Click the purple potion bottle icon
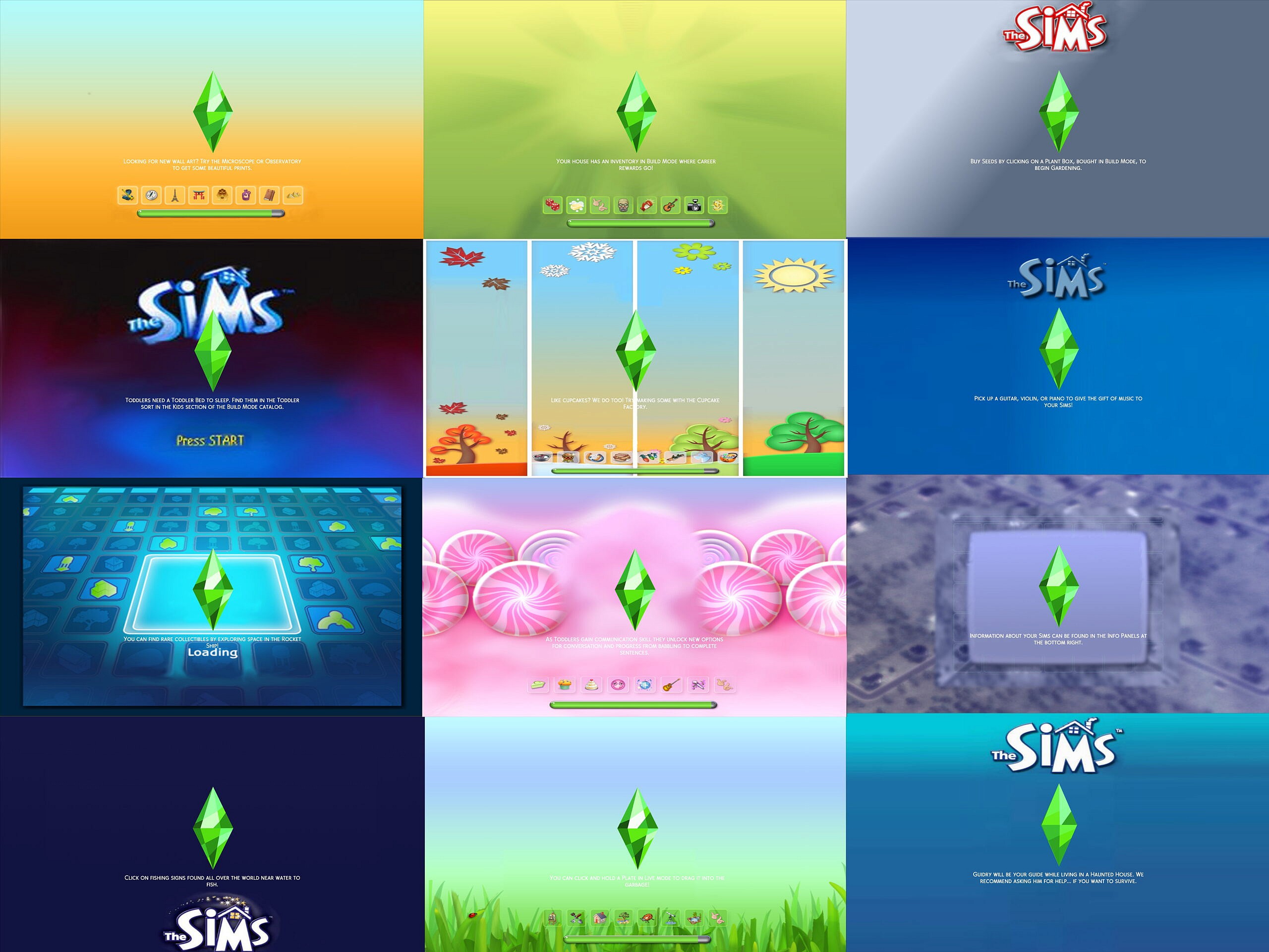Image resolution: width=1269 pixels, height=952 pixels. [x=247, y=196]
